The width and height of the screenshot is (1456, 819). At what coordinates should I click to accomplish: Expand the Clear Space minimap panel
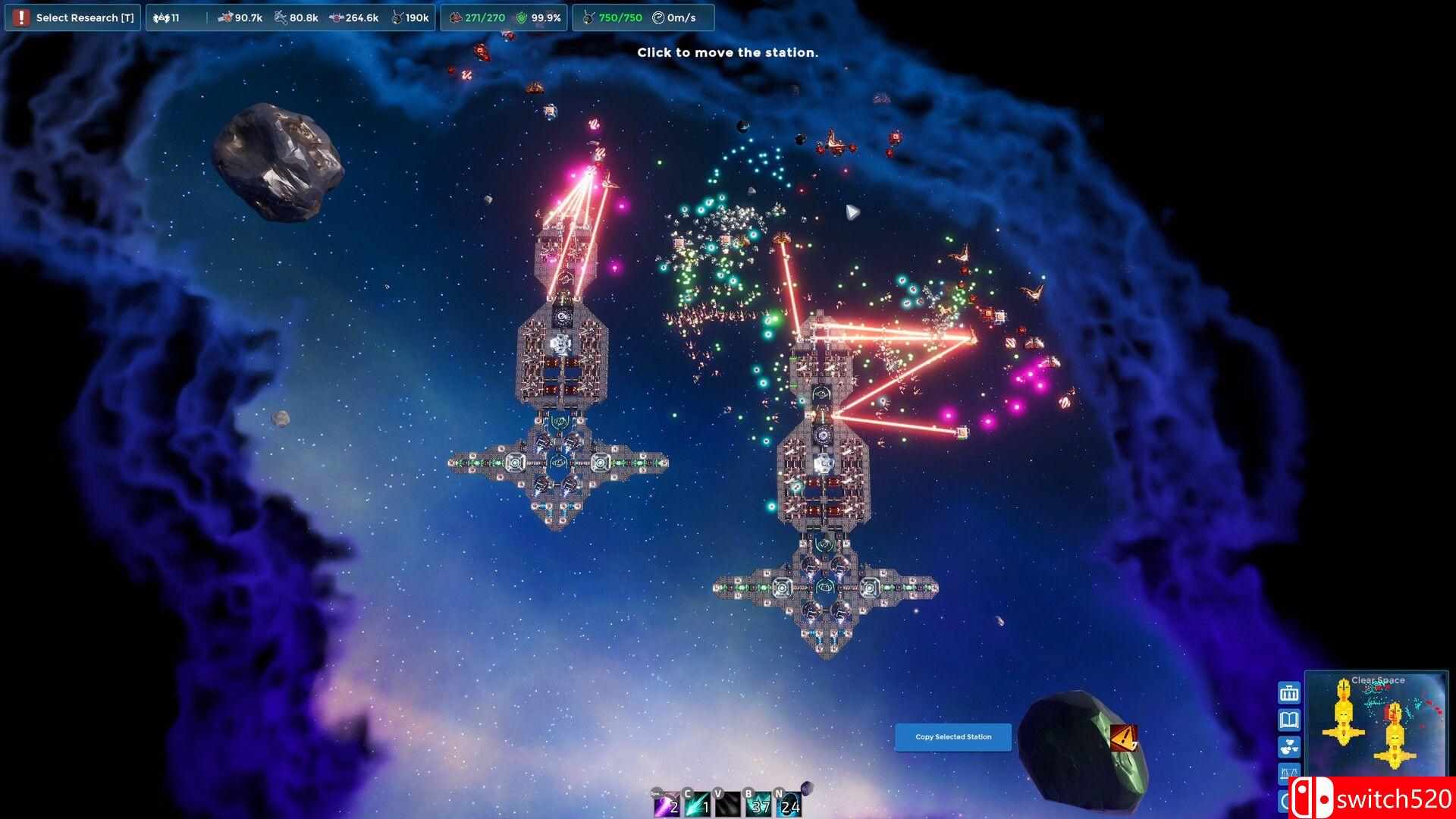(1379, 679)
